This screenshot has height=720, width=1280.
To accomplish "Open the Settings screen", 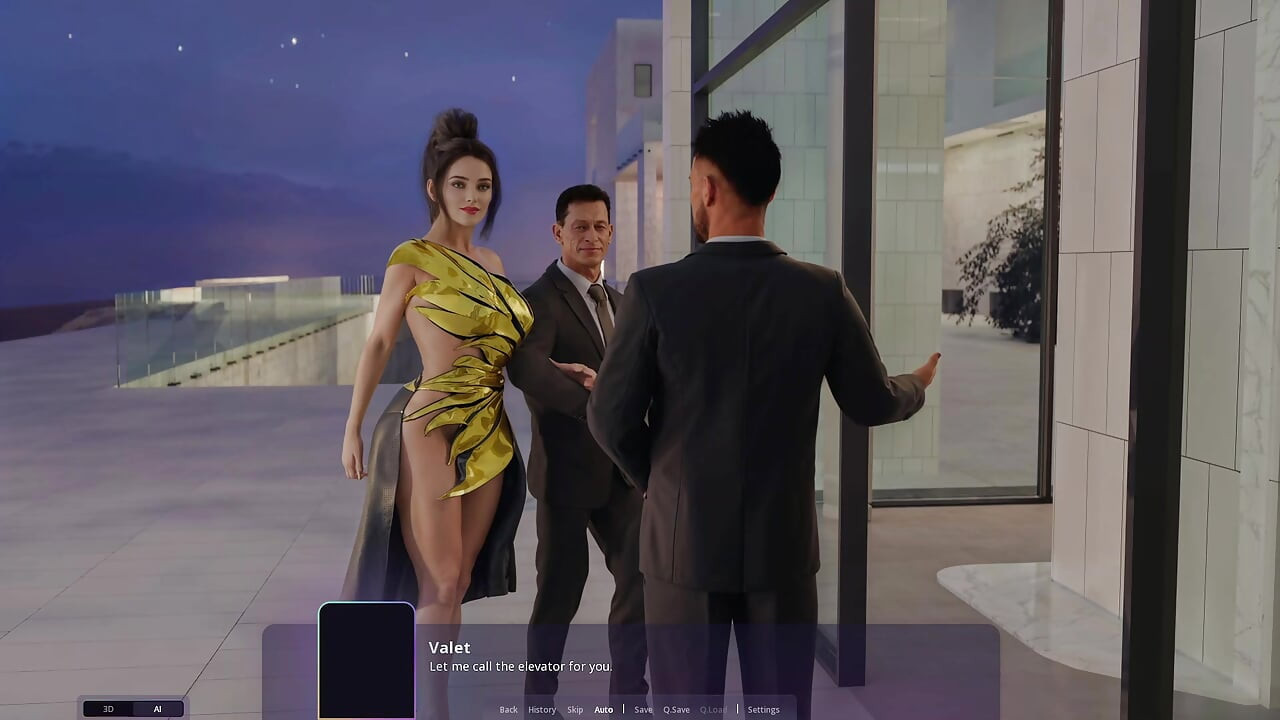I will click(763, 709).
